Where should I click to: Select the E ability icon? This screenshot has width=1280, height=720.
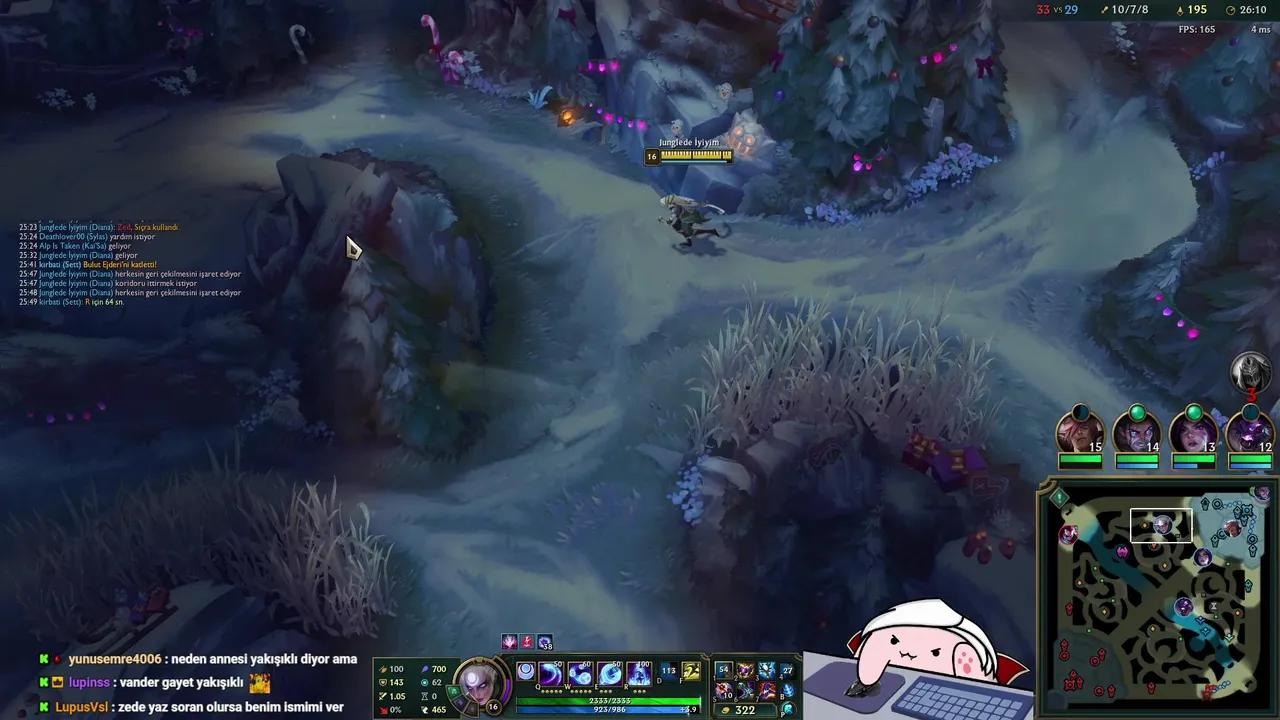coord(608,673)
